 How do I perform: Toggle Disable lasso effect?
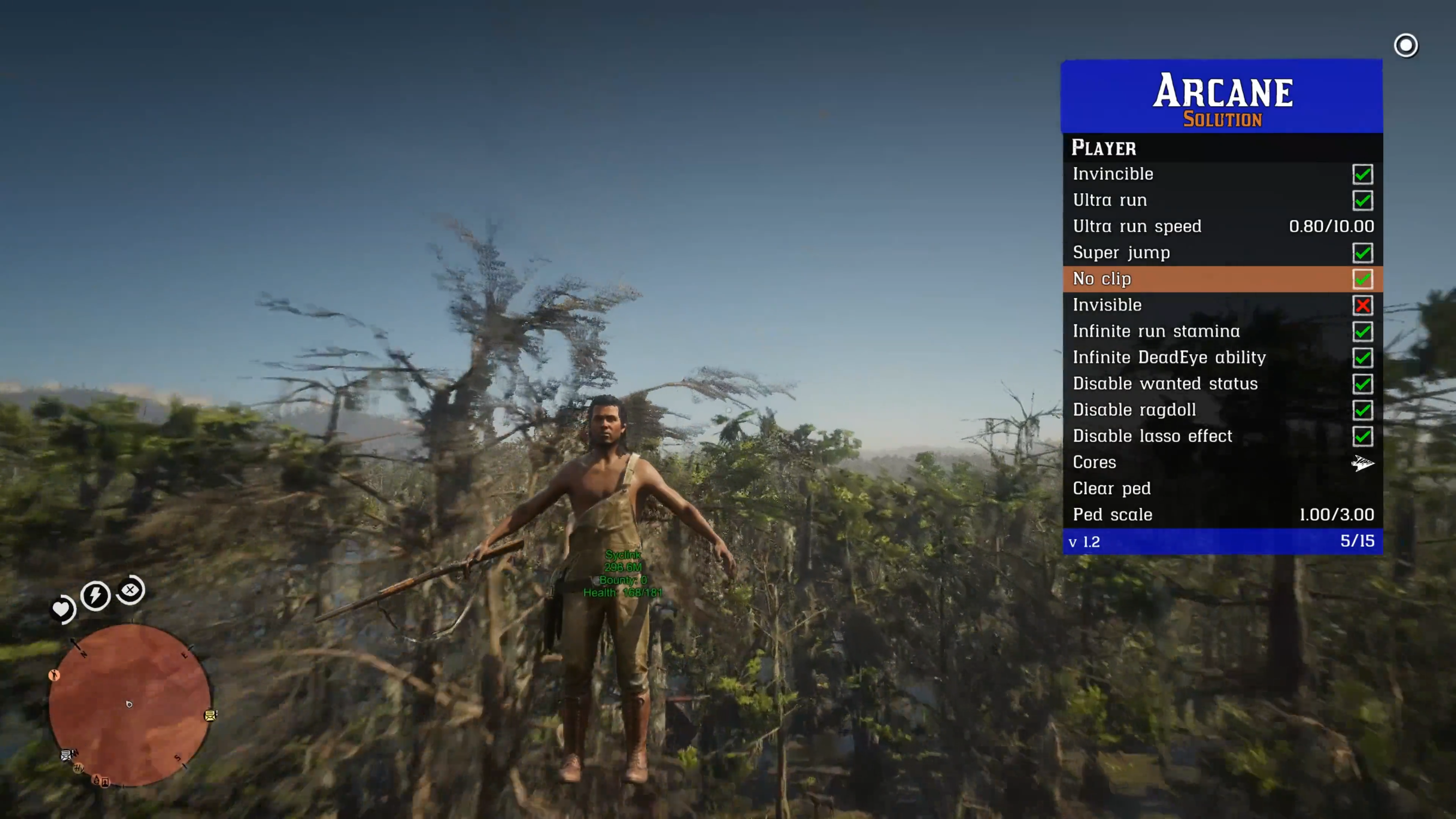coord(1362,436)
